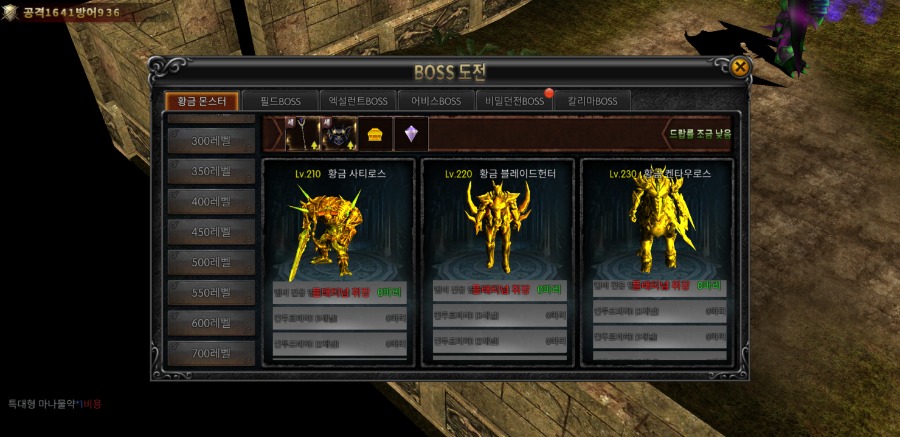Pick the 400레벨 level filter
900x437 pixels.
(211, 202)
